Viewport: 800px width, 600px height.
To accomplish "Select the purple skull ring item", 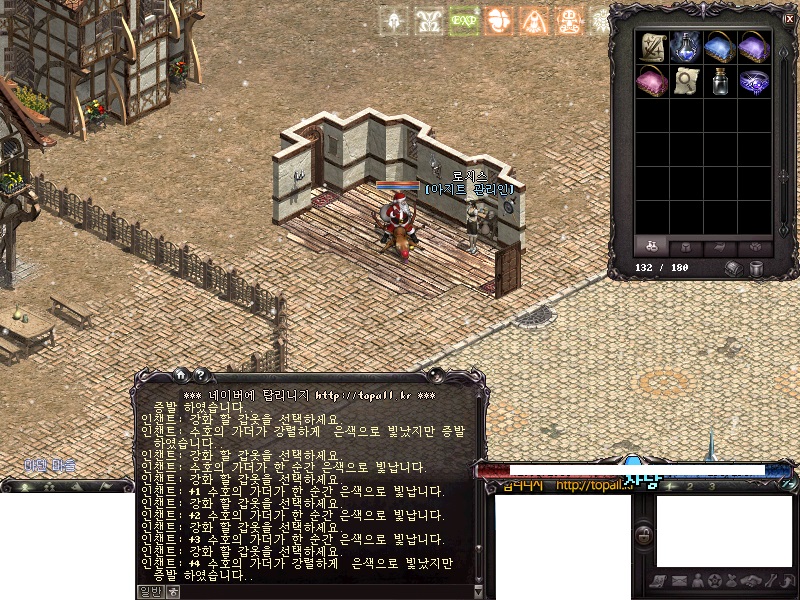I will point(753,81).
